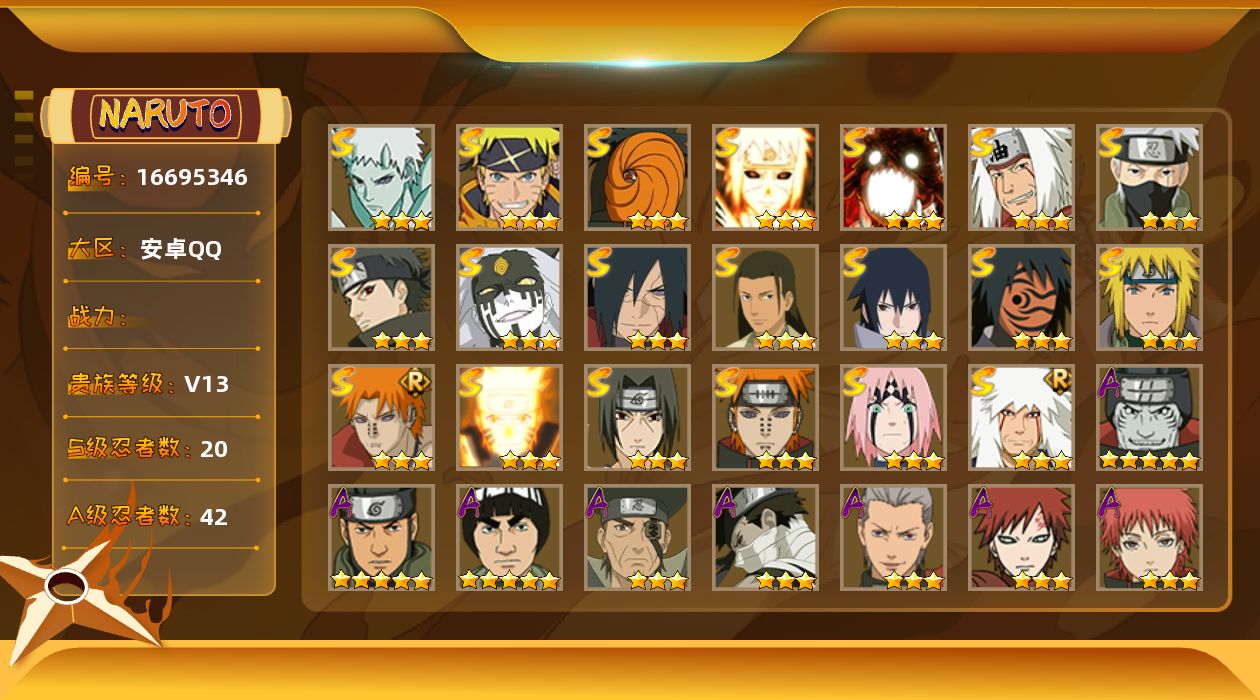This screenshot has height=700, width=1260.
Task: Select the red glowing-eyed tailed beast Naruto
Action: [x=893, y=177]
